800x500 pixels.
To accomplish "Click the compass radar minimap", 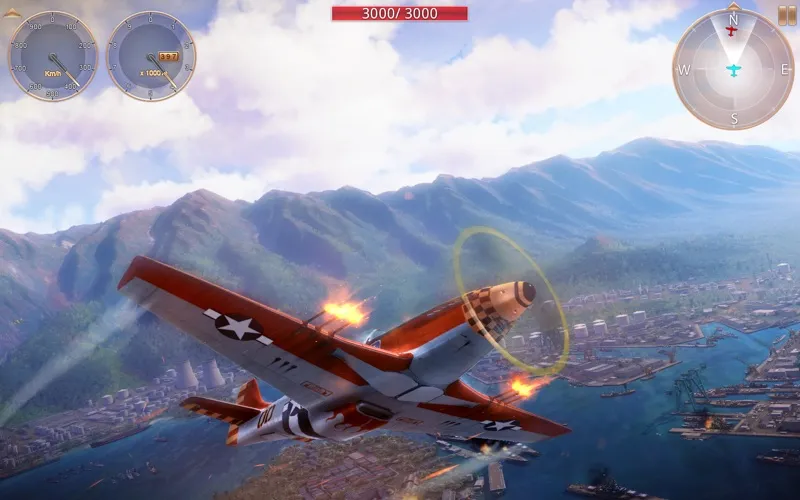I will coord(733,70).
